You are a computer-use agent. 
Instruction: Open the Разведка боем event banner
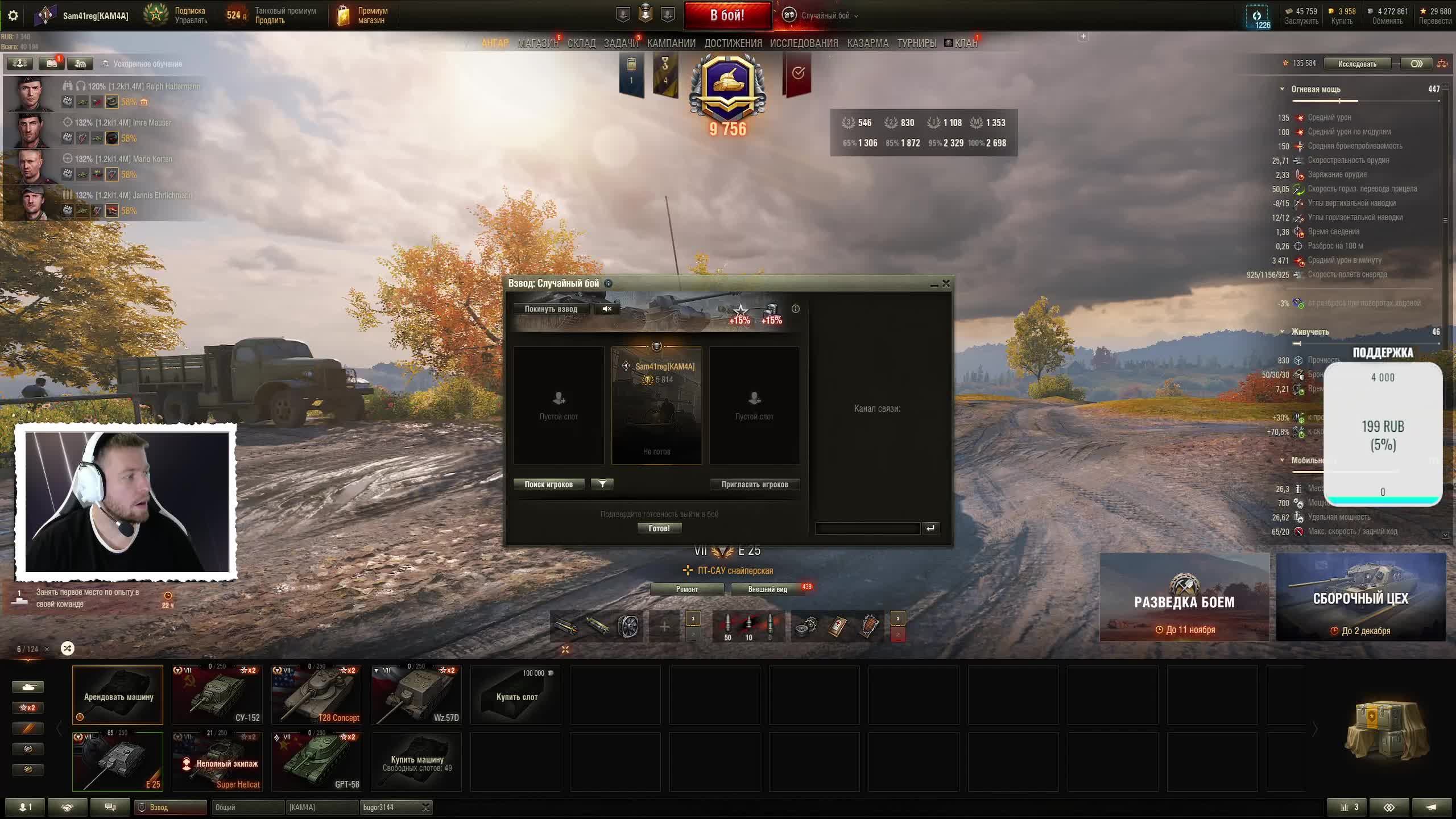click(x=1184, y=597)
